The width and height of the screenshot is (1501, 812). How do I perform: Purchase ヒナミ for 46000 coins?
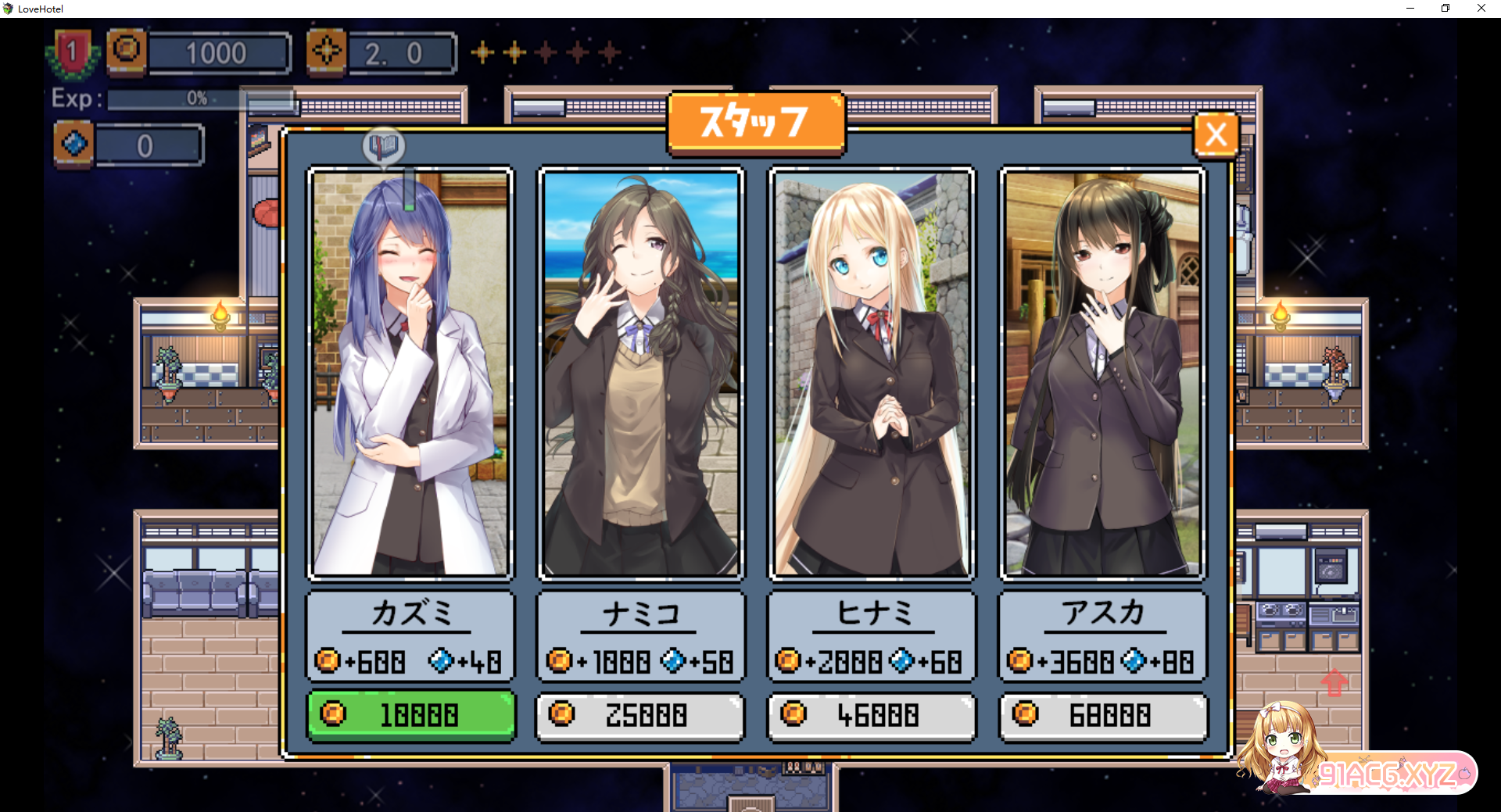click(x=872, y=714)
